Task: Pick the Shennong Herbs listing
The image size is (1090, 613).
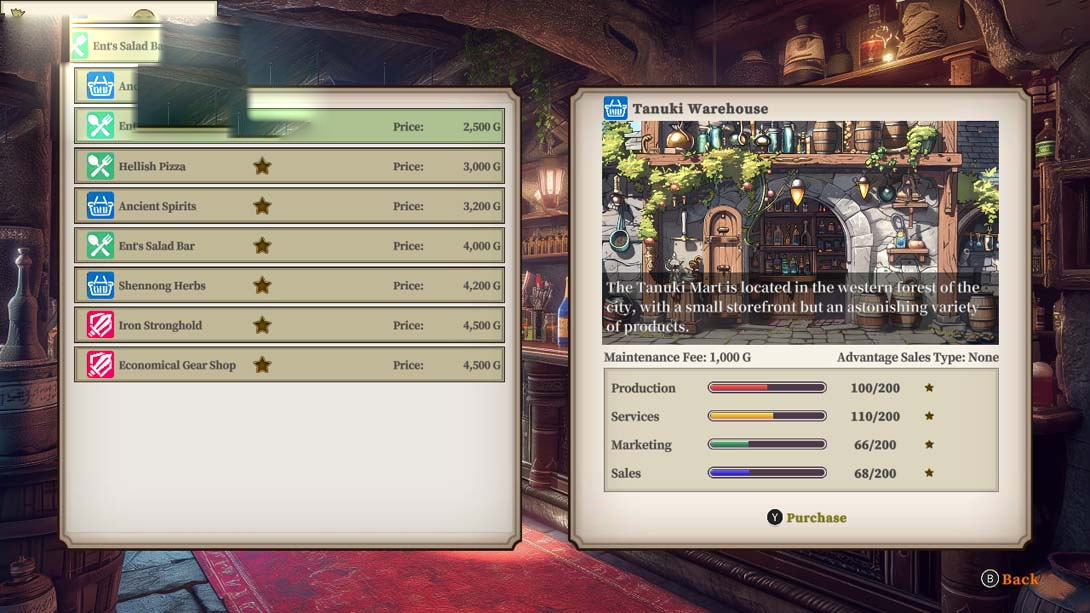Action: click(289, 286)
